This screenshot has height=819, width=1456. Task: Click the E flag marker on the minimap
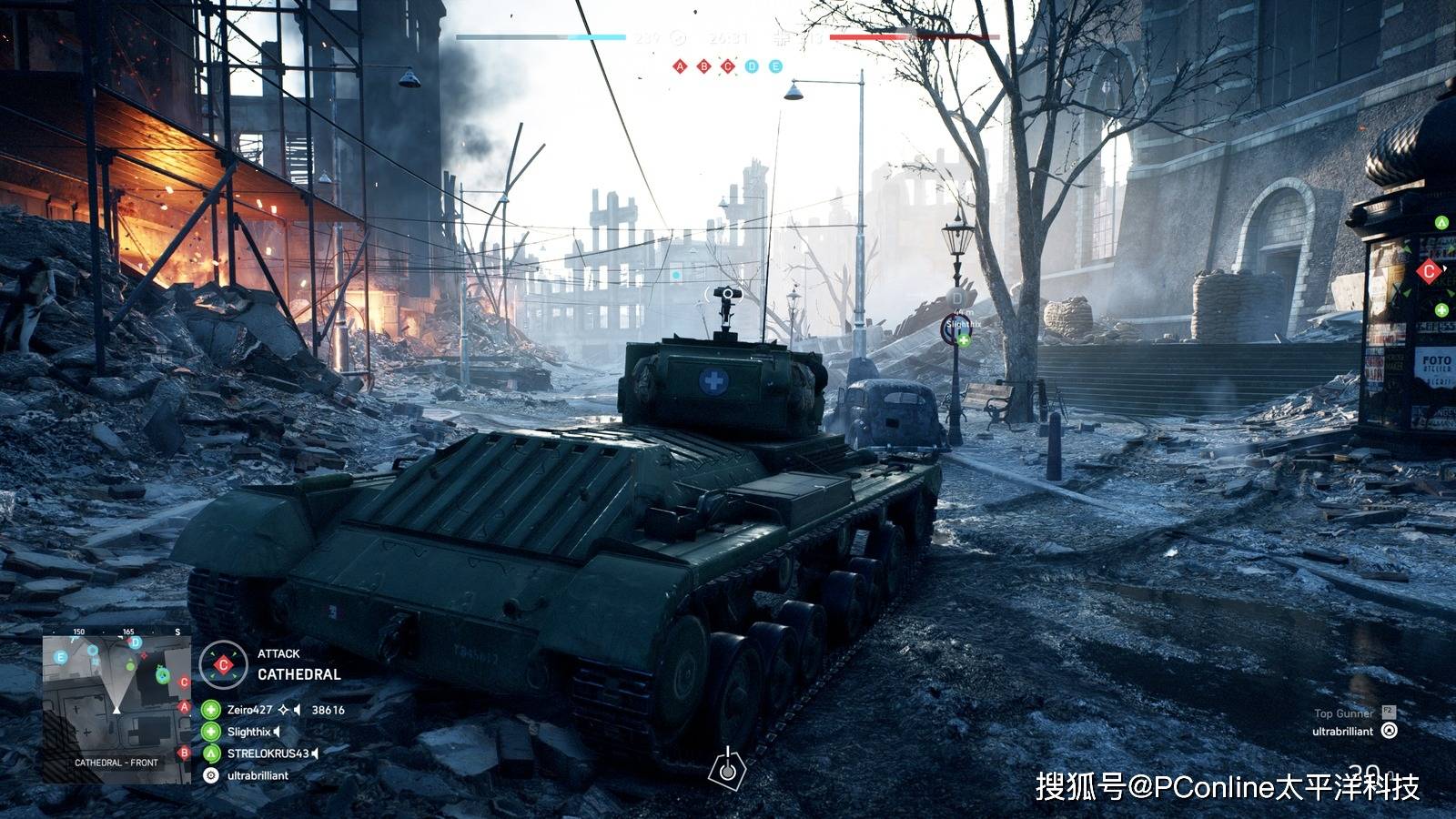click(x=61, y=657)
